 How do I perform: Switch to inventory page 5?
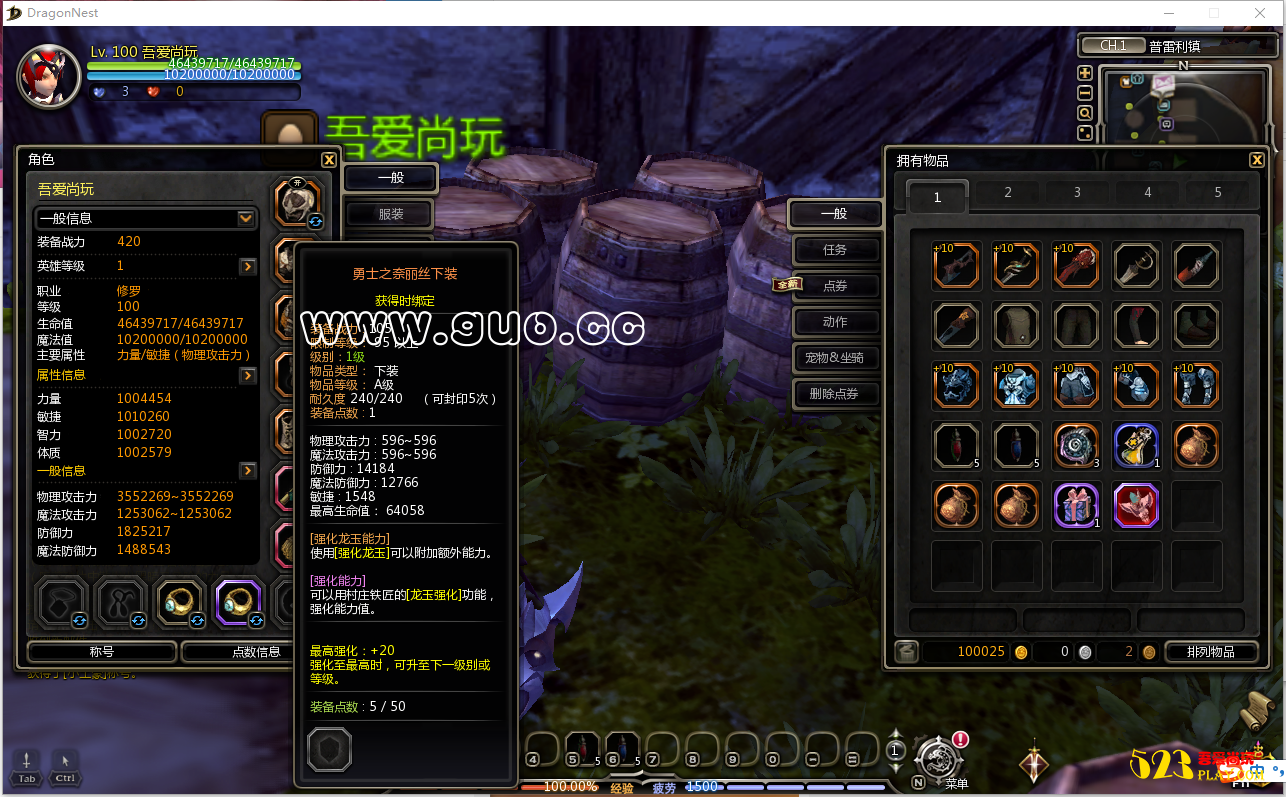coord(1217,193)
